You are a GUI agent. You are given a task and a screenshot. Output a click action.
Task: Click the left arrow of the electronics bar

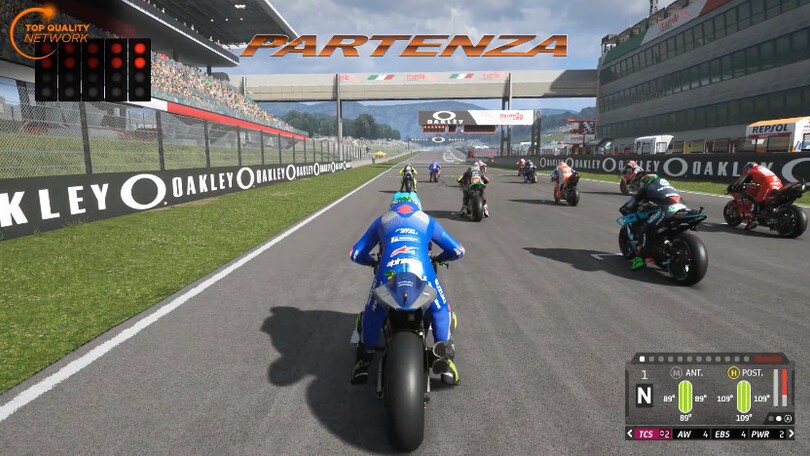[x=630, y=434]
